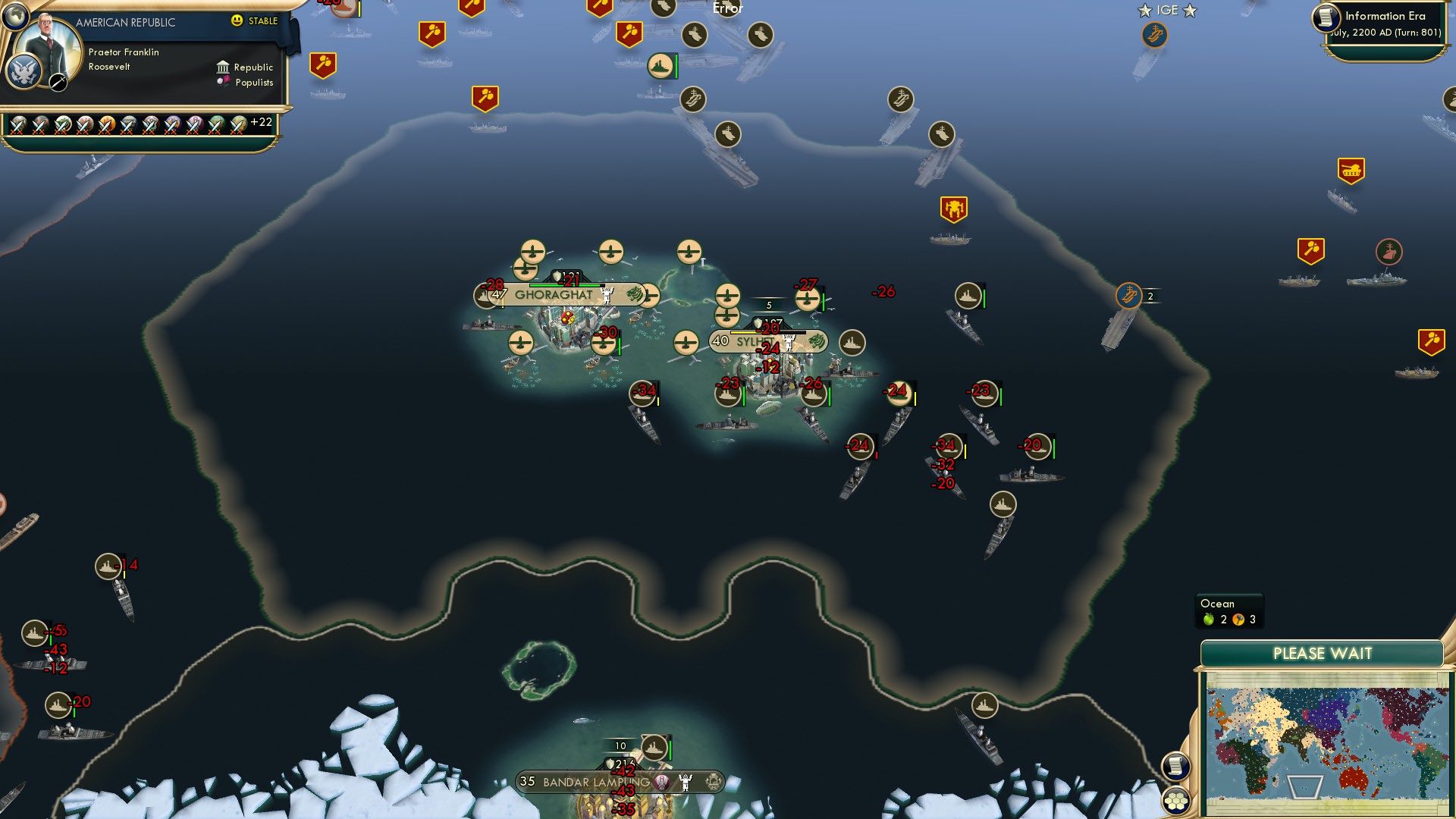Click the Error notification text at top
Image resolution: width=1456 pixels, height=819 pixels.
[726, 9]
